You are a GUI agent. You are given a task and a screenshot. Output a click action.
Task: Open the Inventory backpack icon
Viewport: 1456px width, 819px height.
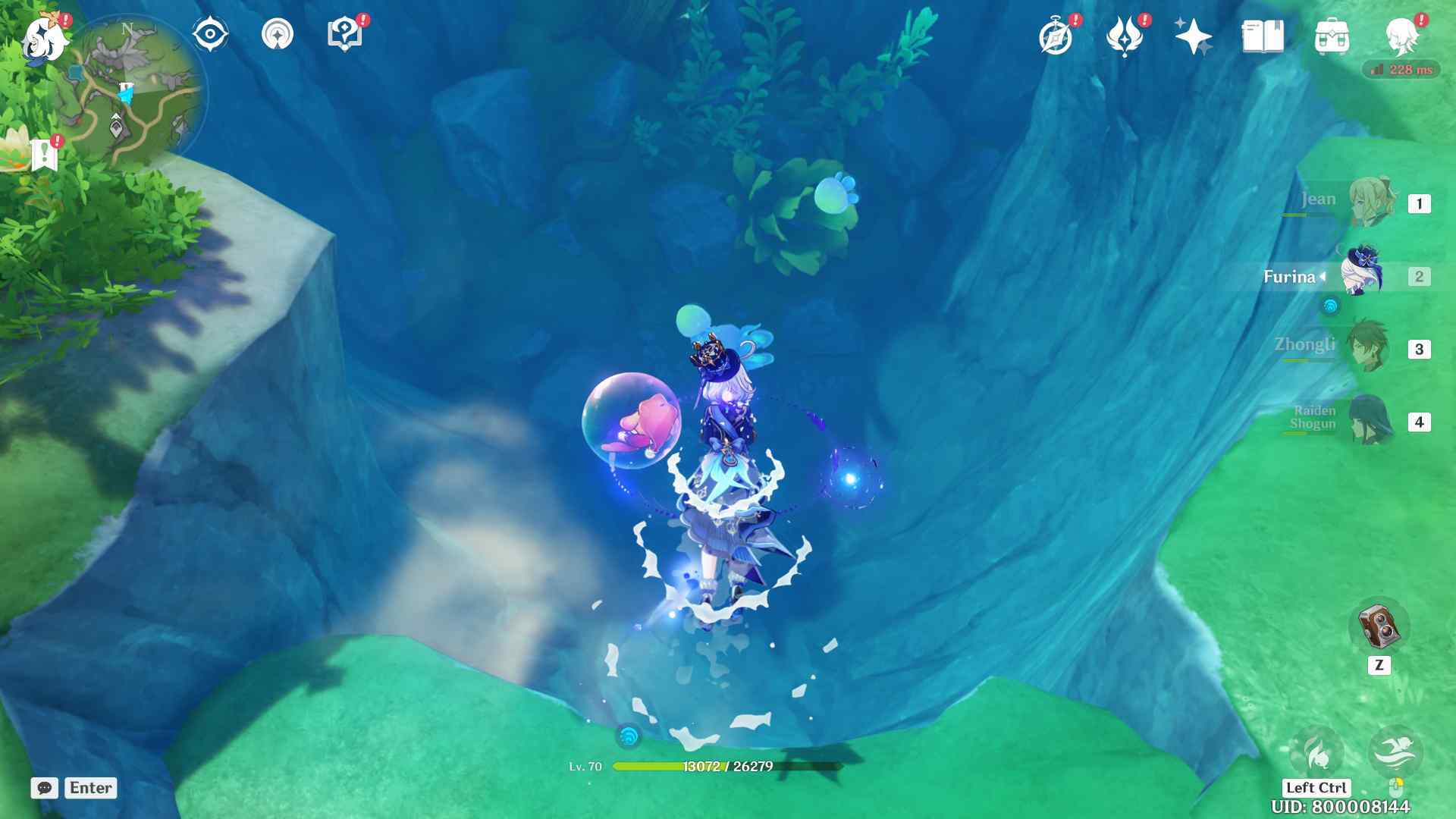(x=1331, y=36)
